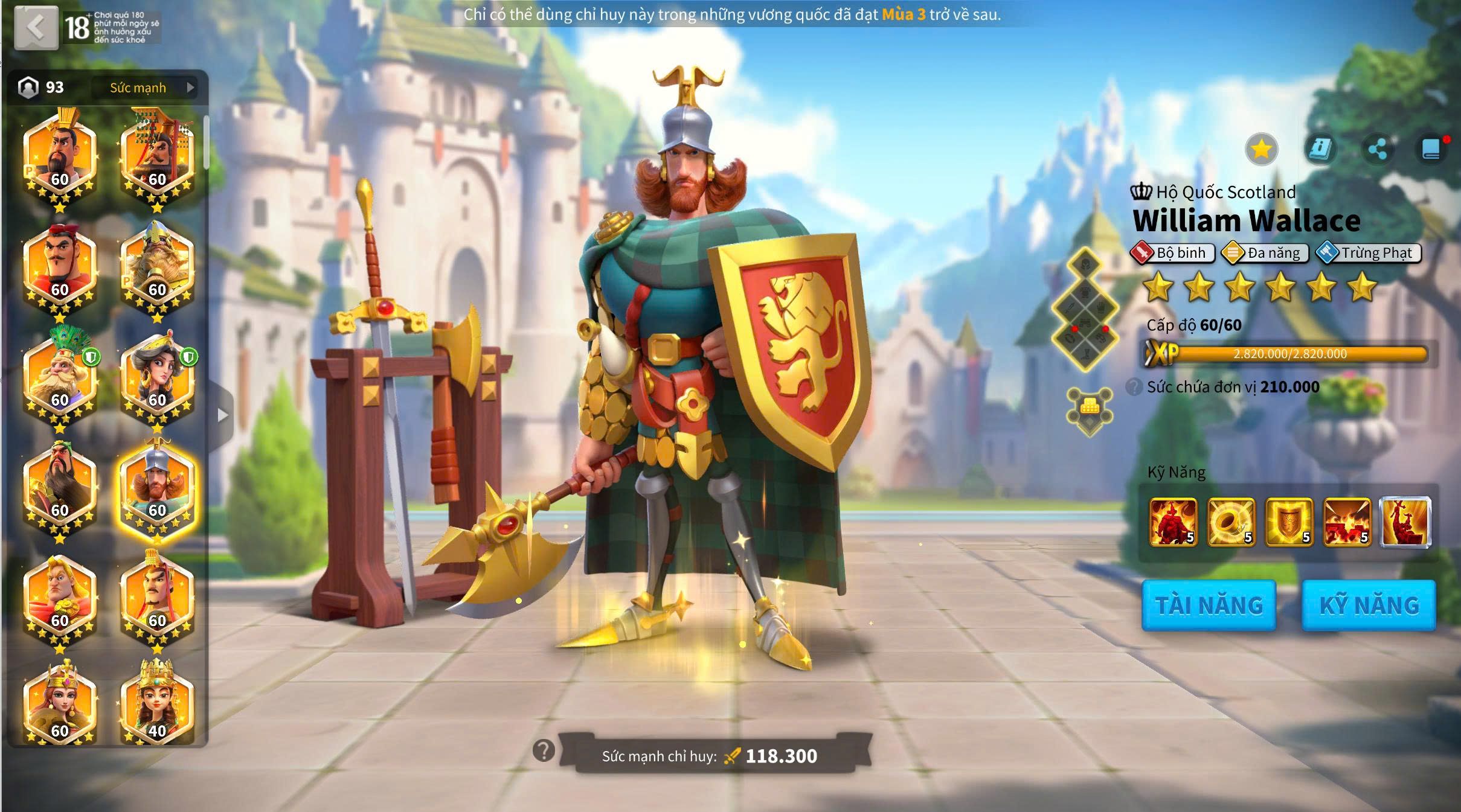View the golden horn skill

(x=1231, y=522)
